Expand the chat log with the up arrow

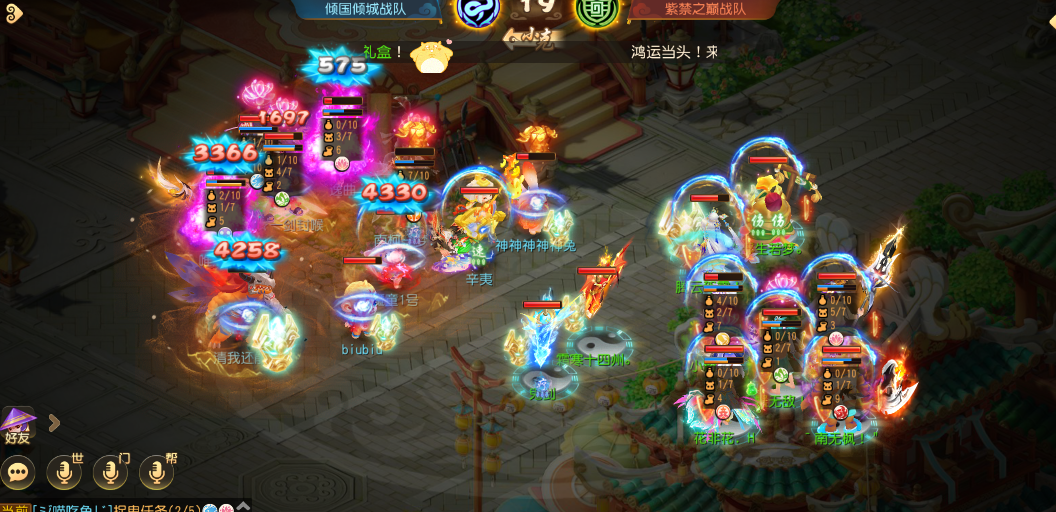tap(241, 507)
